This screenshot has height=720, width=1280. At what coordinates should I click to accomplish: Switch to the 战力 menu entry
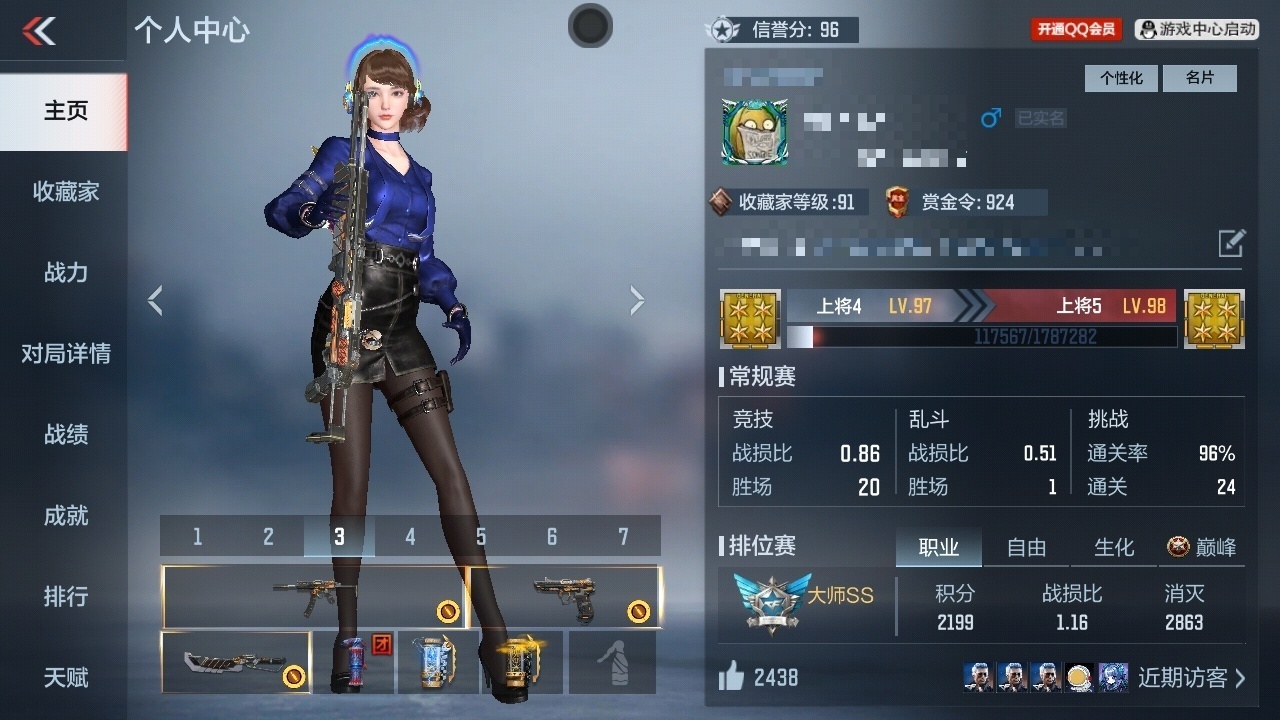(x=65, y=272)
